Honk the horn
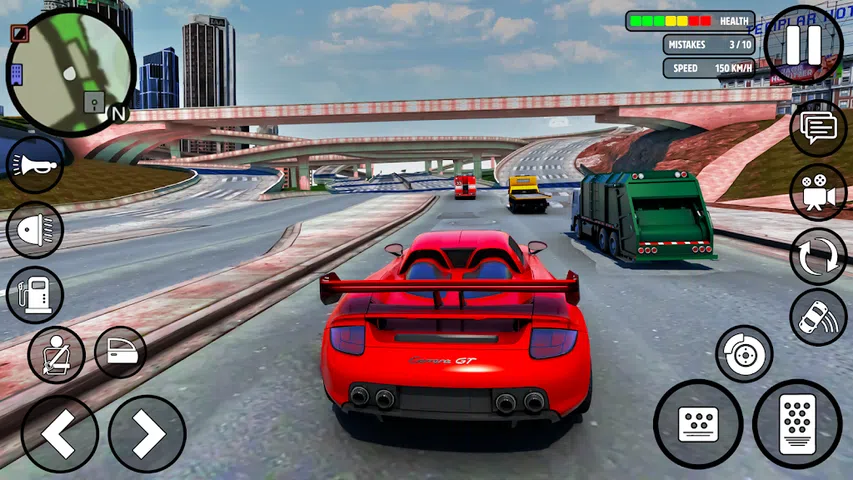 tap(35, 165)
